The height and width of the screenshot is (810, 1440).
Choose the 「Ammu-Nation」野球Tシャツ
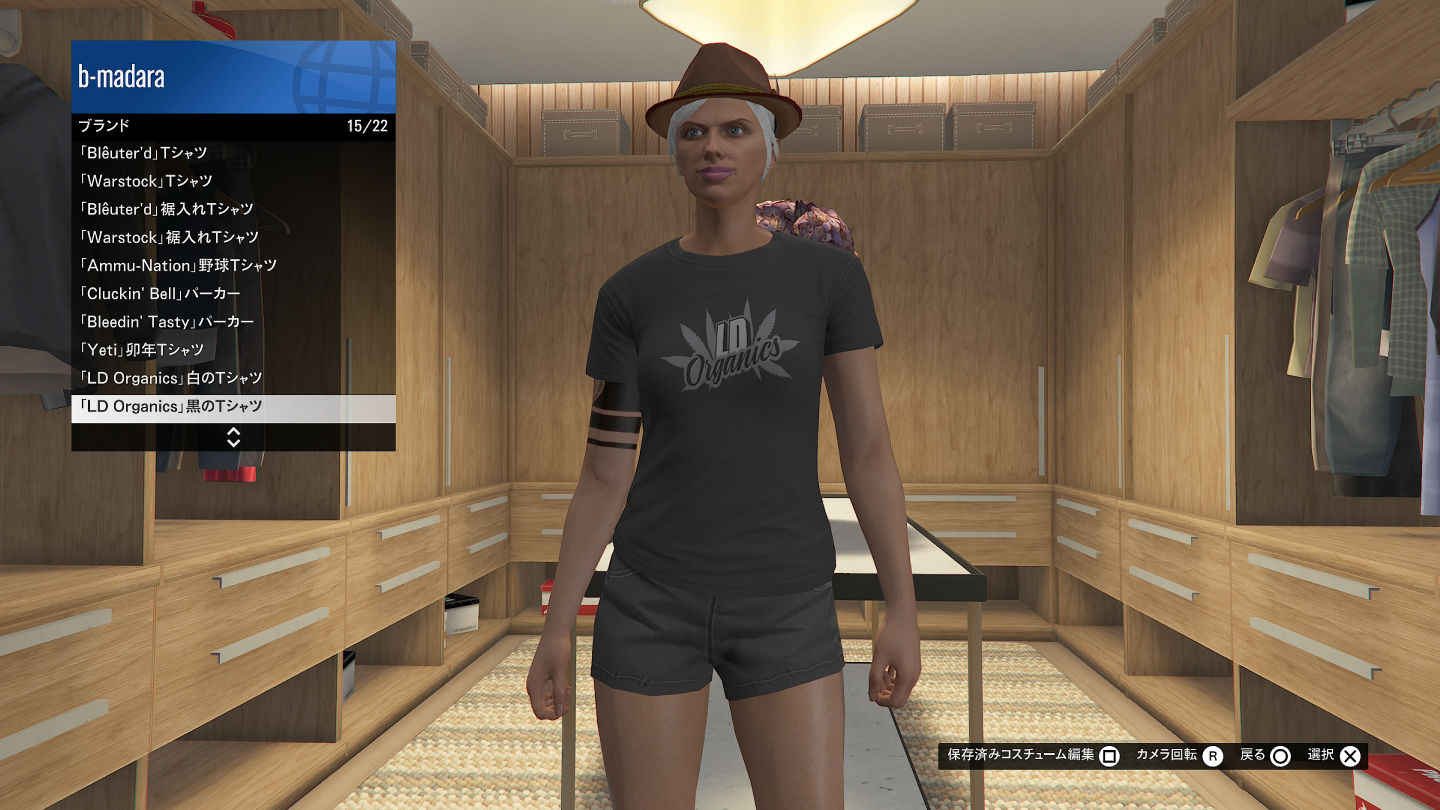tap(233, 265)
